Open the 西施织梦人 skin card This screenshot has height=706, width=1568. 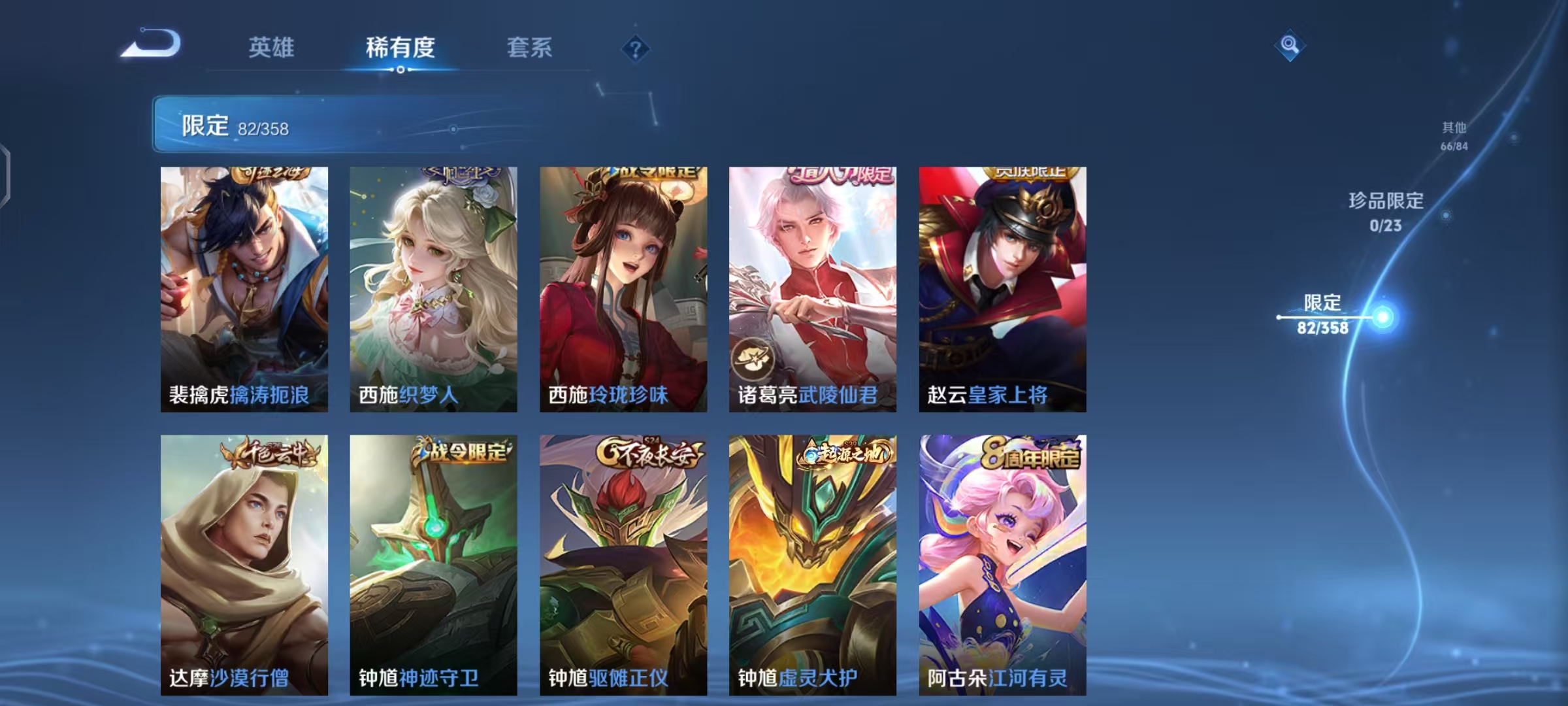pos(433,288)
